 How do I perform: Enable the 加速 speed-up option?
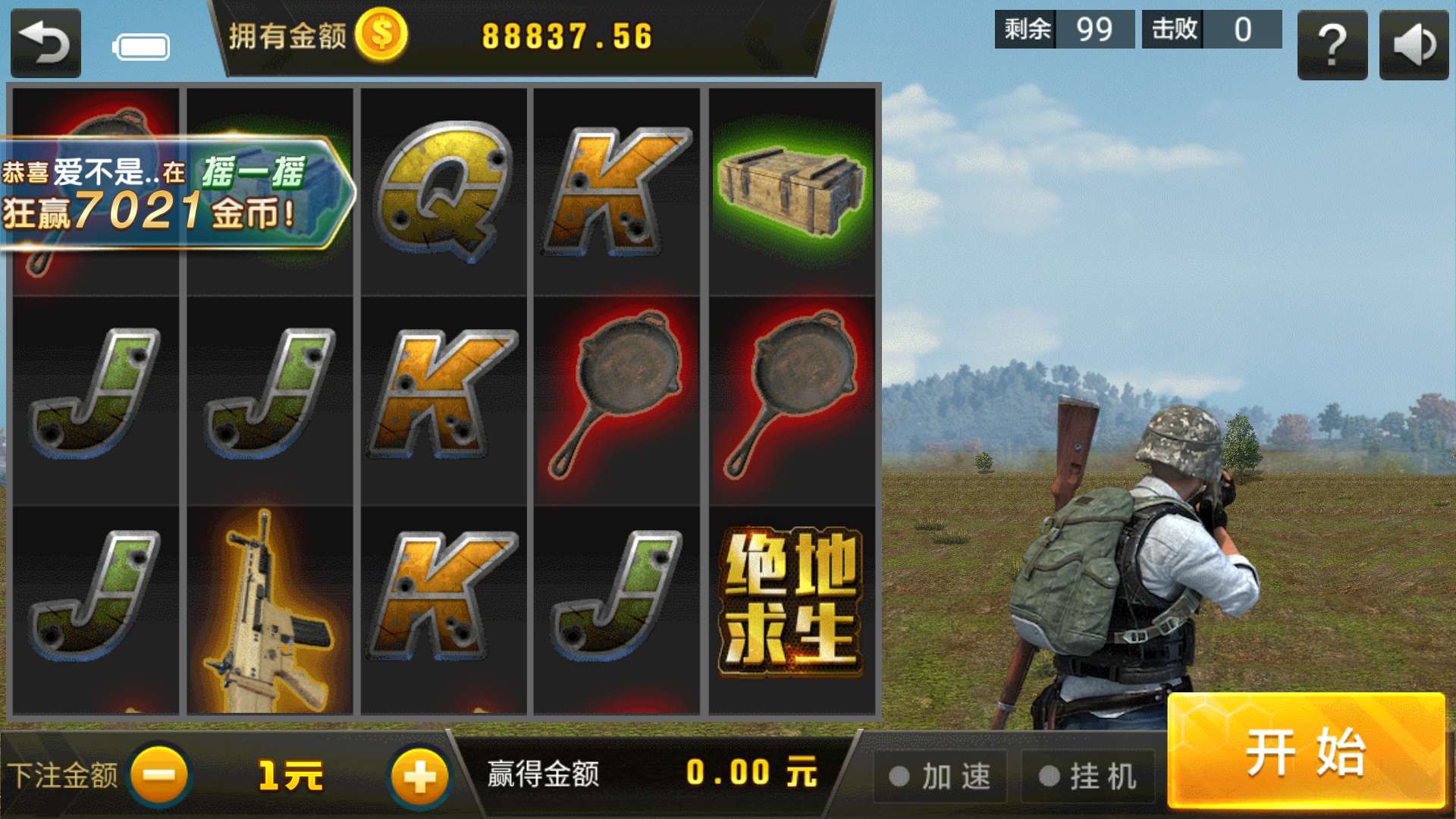pos(940,775)
